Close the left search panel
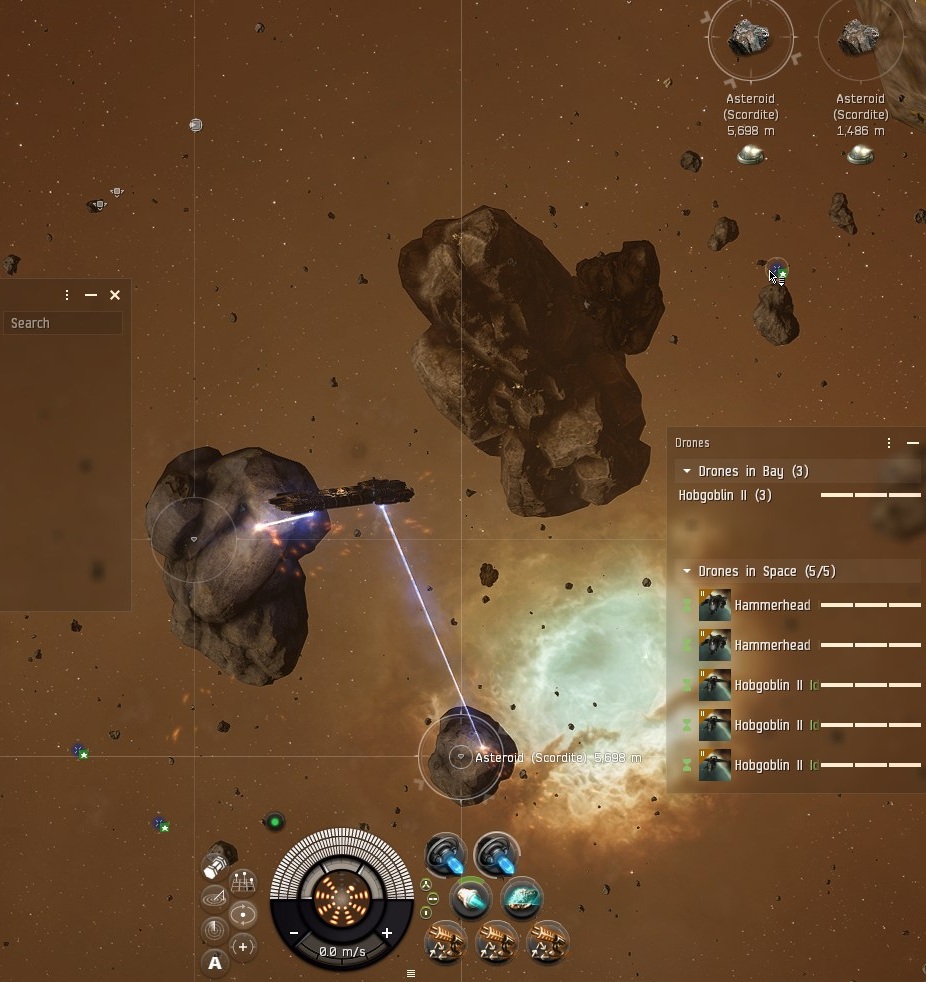This screenshot has width=926, height=982. [x=115, y=295]
